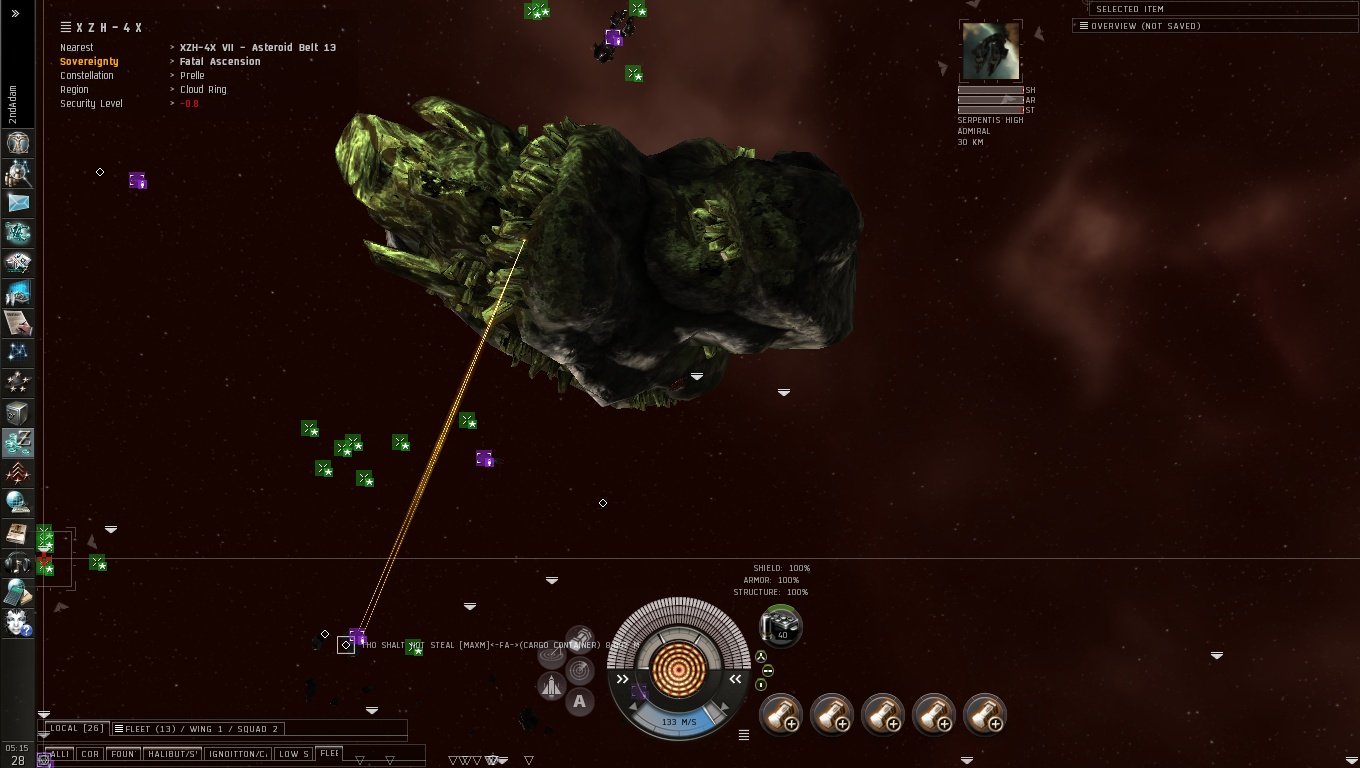Click the XZH-4X system name menu

click(108, 28)
